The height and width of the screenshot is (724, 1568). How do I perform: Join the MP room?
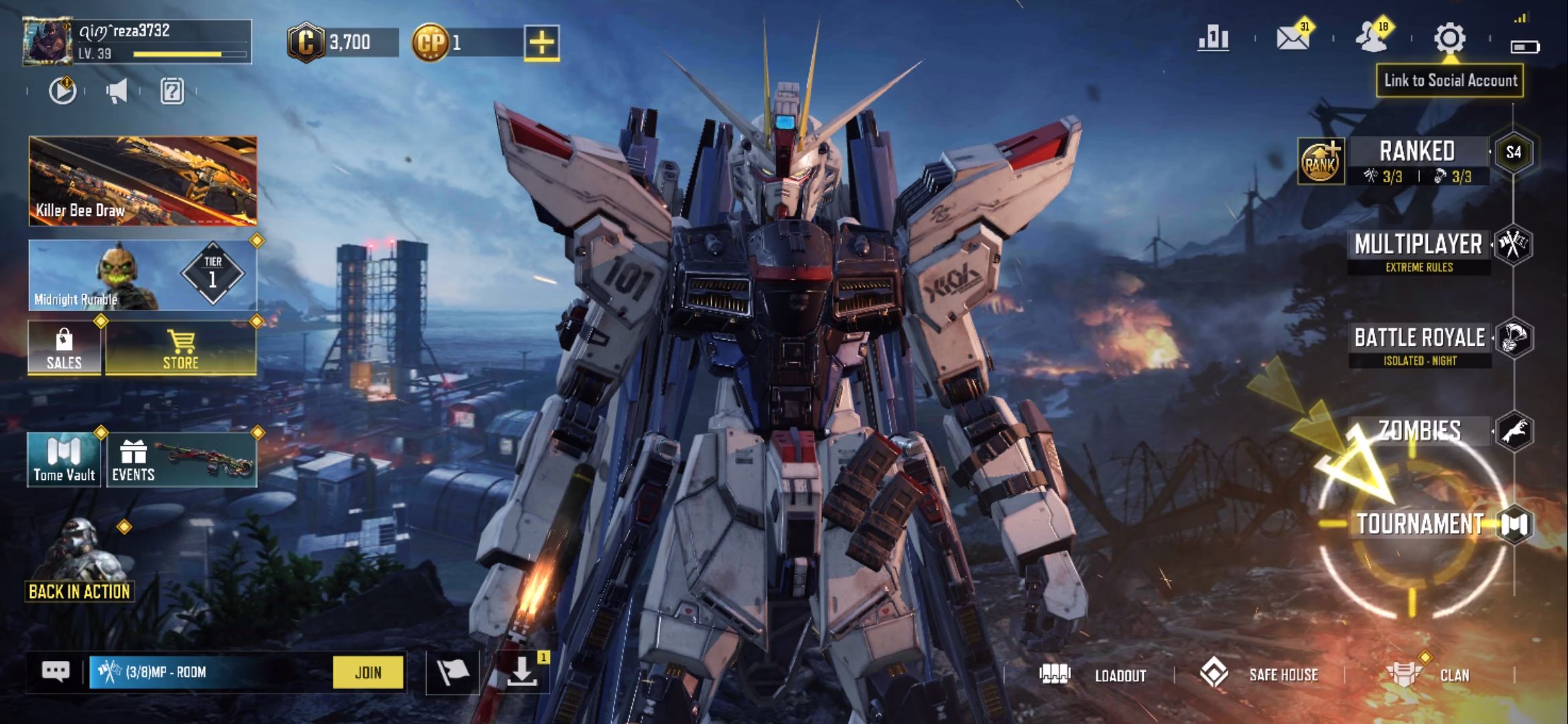(x=368, y=672)
